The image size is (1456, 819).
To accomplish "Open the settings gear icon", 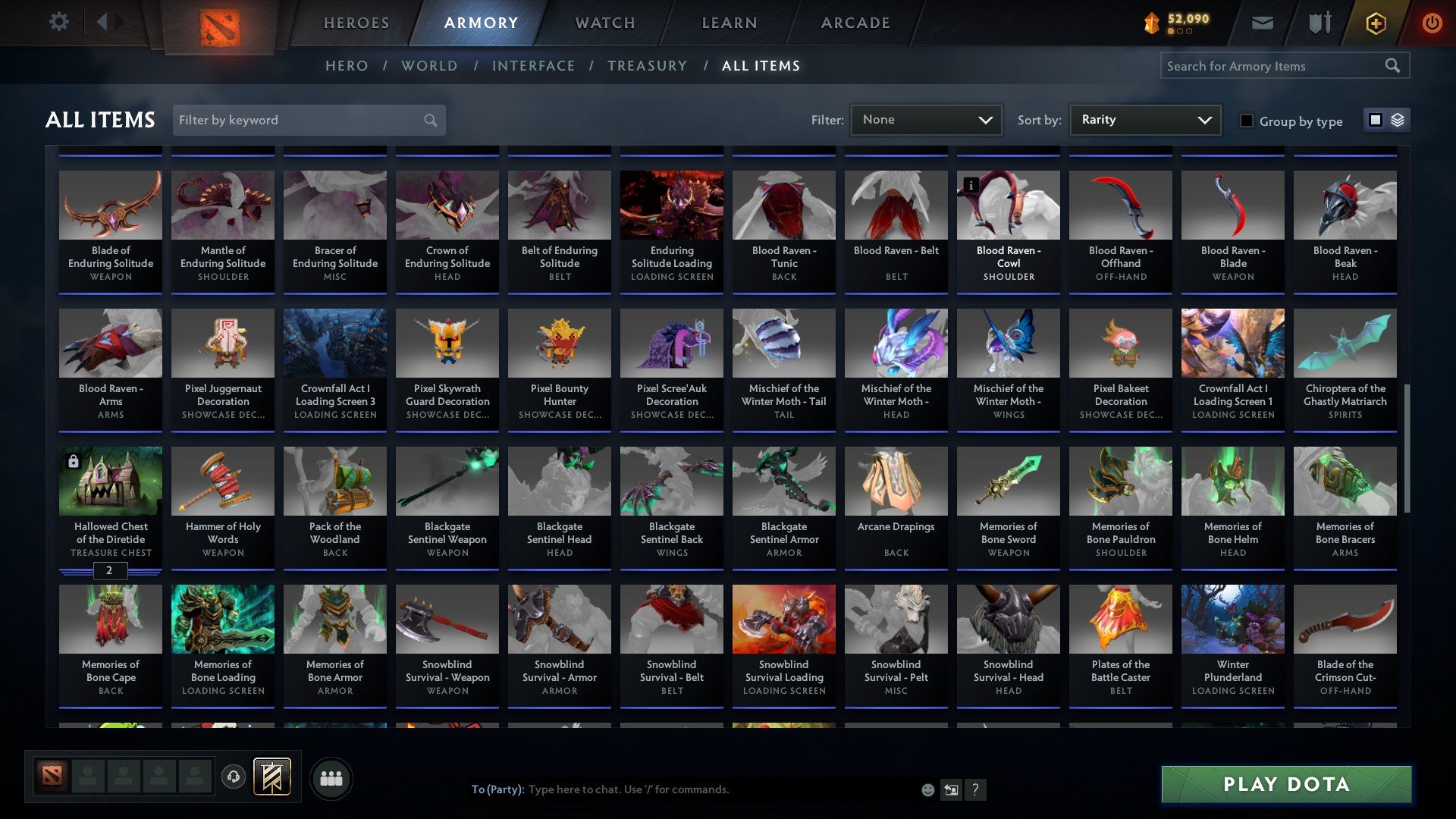I will click(58, 22).
